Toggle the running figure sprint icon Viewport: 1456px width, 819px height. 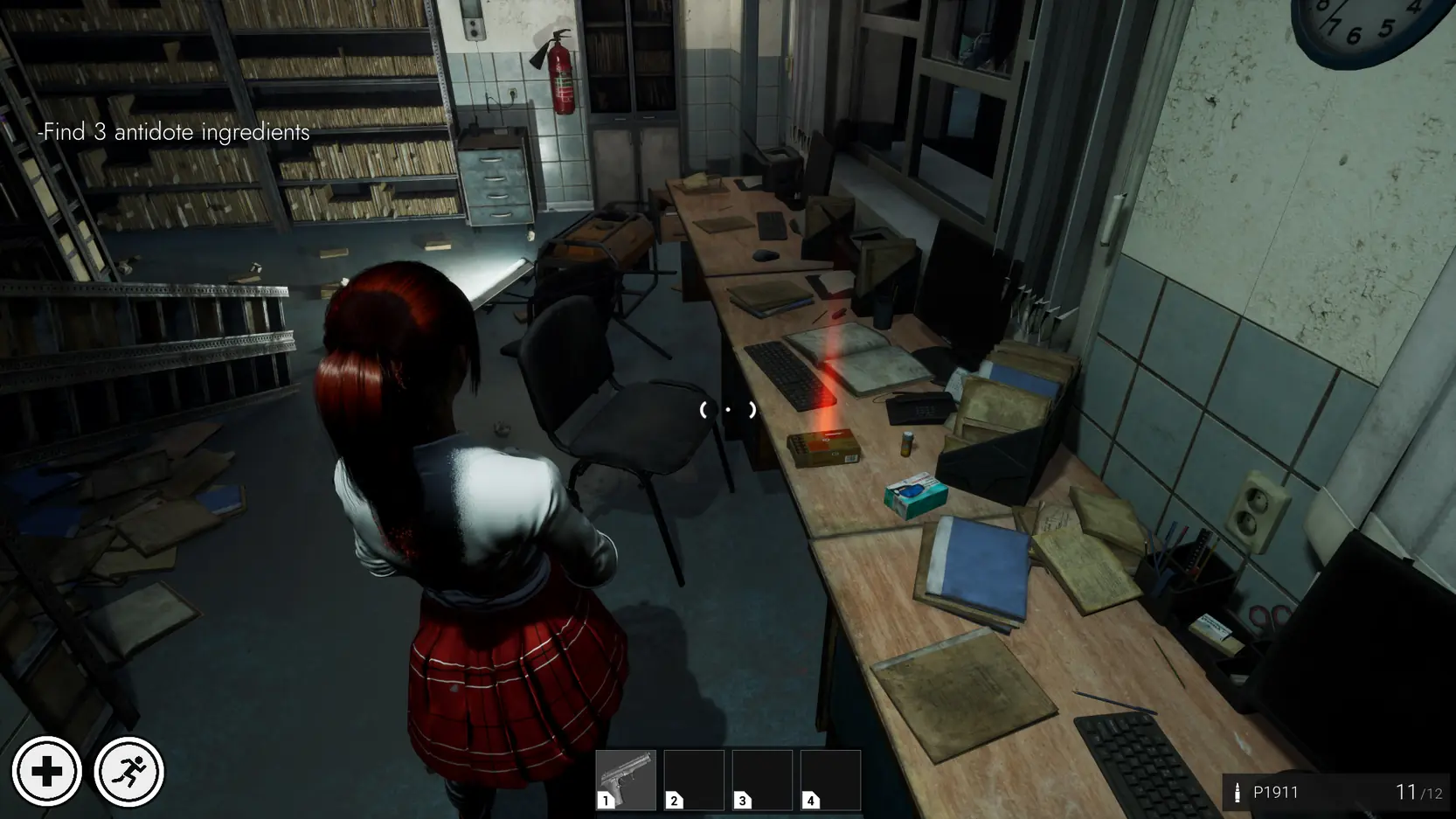pyautogui.click(x=128, y=772)
